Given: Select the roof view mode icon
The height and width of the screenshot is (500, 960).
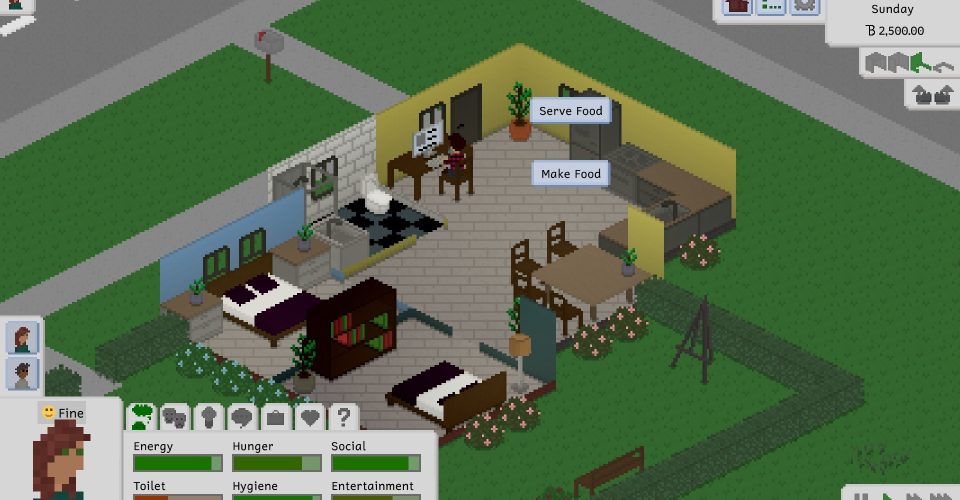Looking at the screenshot, I should [x=943, y=63].
